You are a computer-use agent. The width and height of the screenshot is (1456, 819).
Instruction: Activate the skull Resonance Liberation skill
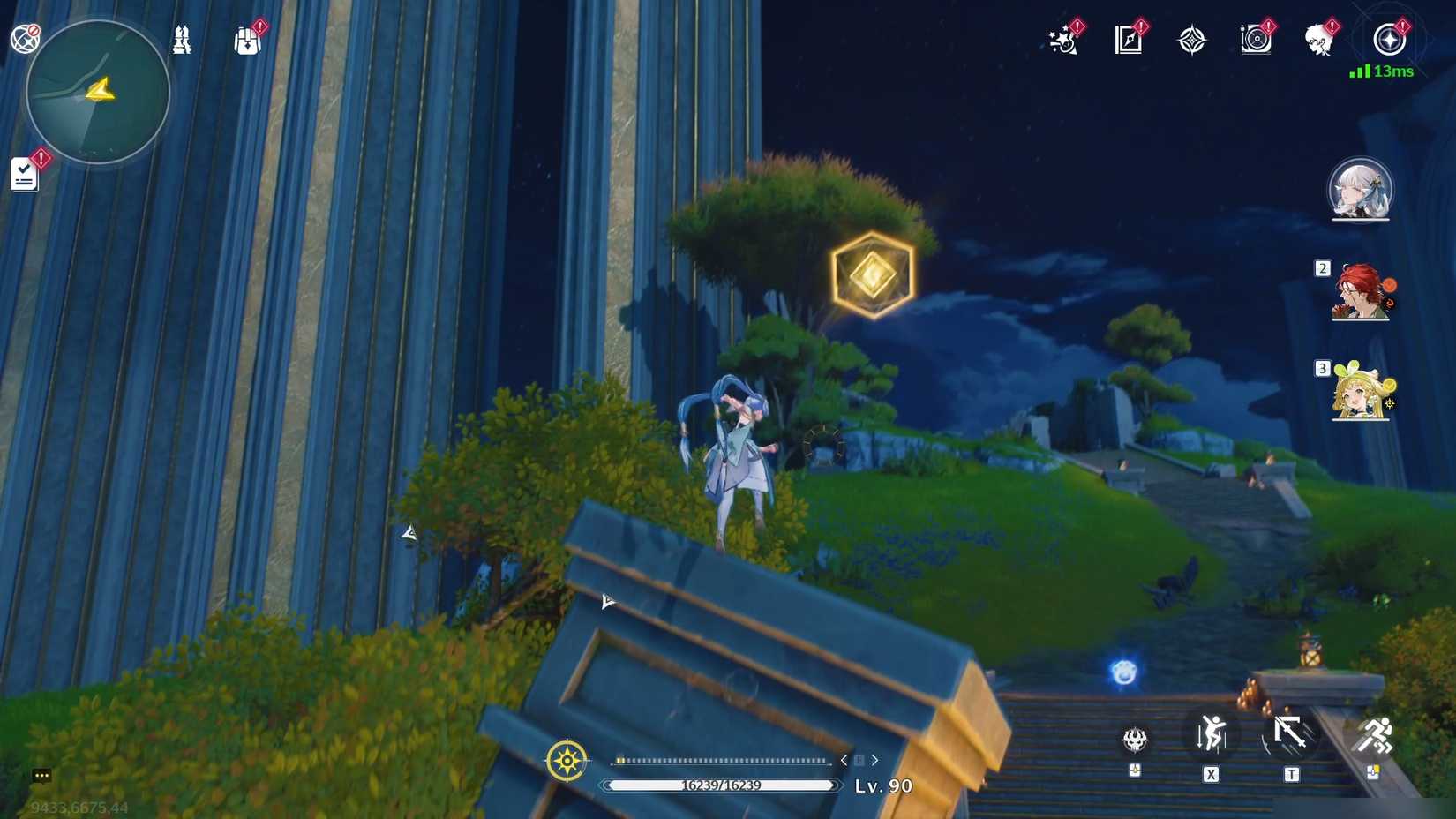coord(1135,741)
